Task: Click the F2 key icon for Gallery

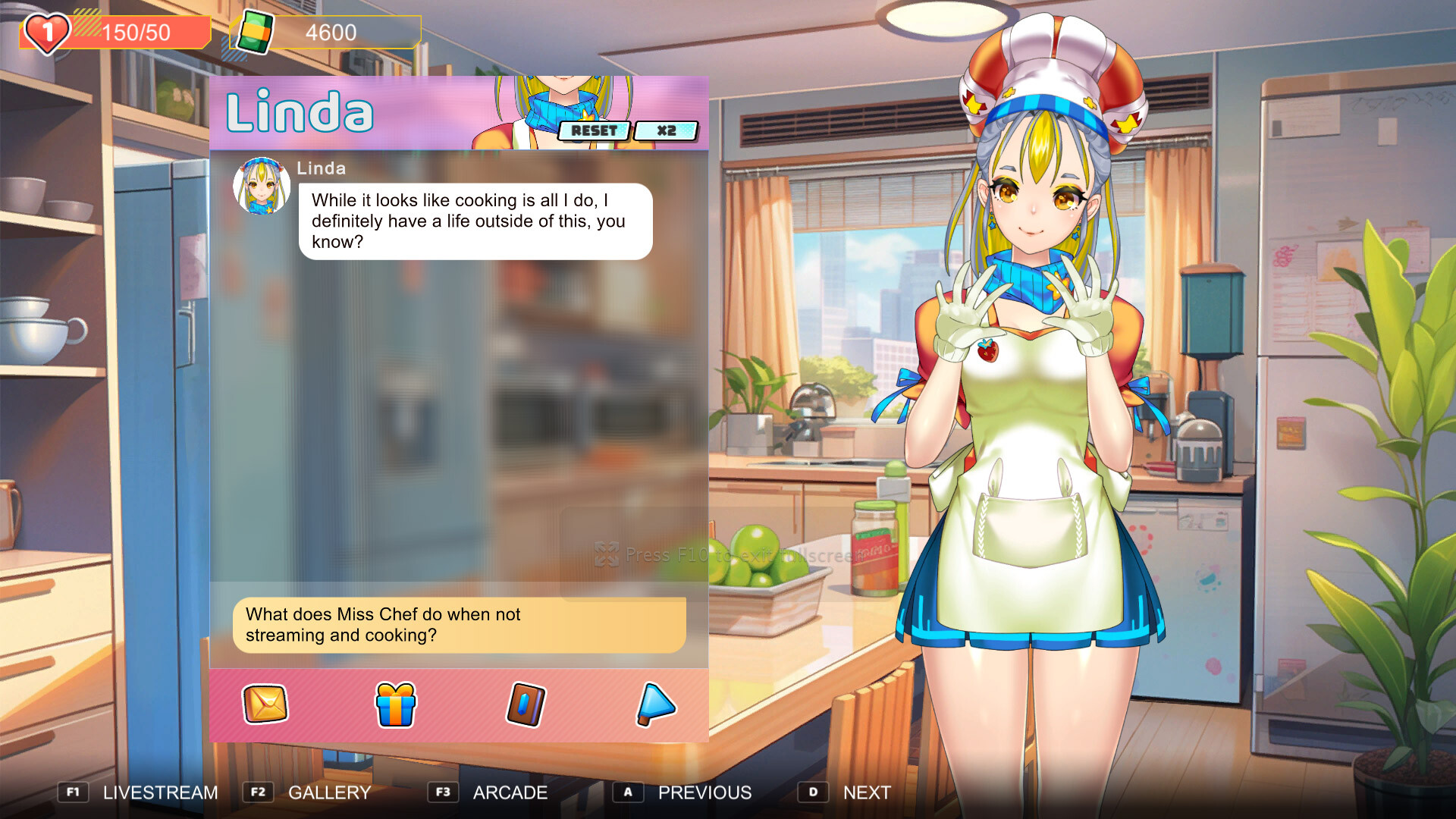Action: (258, 792)
